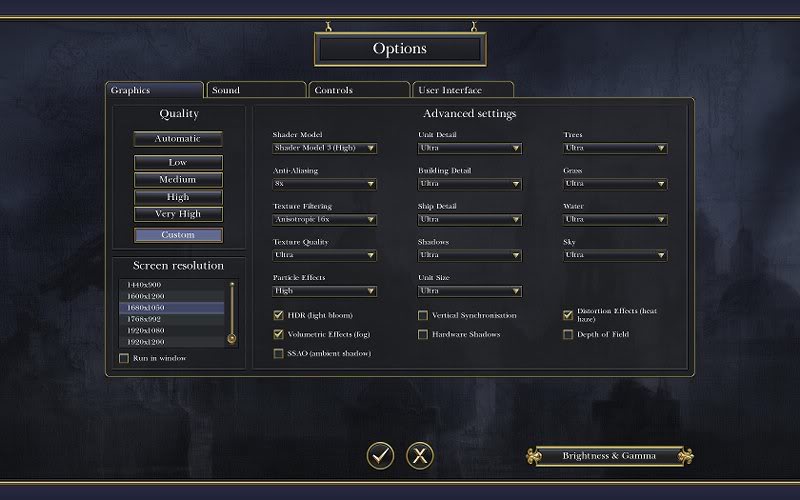The height and width of the screenshot is (500, 800).
Task: Confirm settings with the checkmark button
Action: click(x=380, y=455)
